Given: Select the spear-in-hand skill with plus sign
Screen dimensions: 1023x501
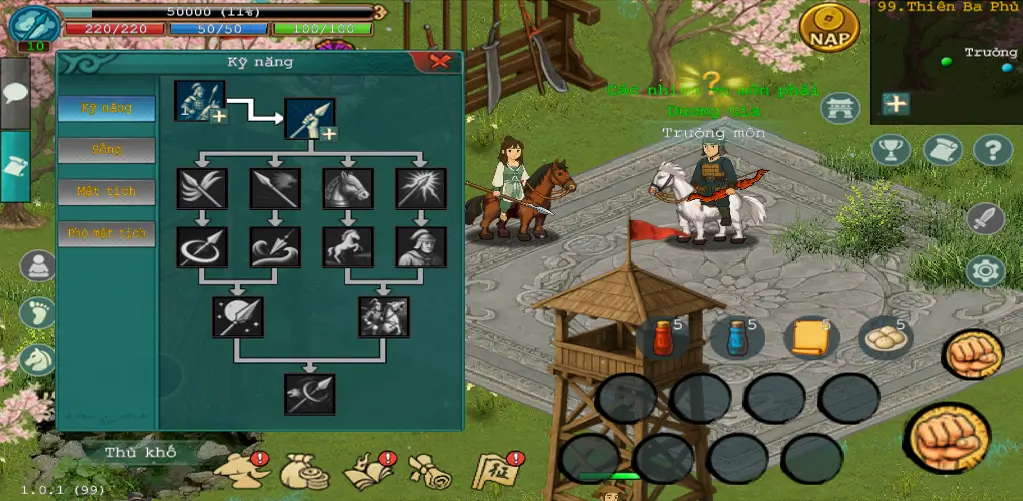Looking at the screenshot, I should (x=310, y=119).
